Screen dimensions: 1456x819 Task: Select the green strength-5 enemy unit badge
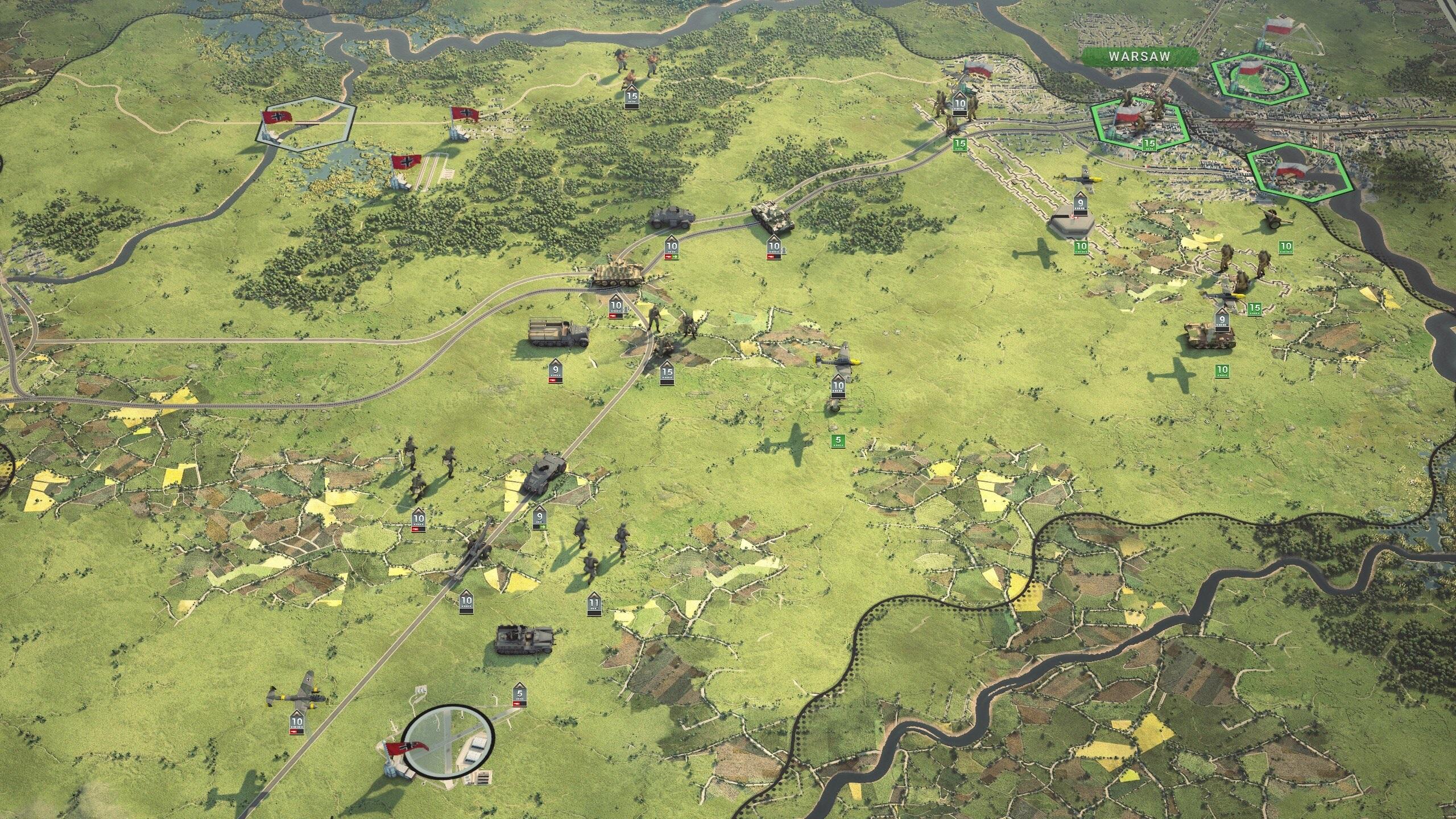(837, 440)
